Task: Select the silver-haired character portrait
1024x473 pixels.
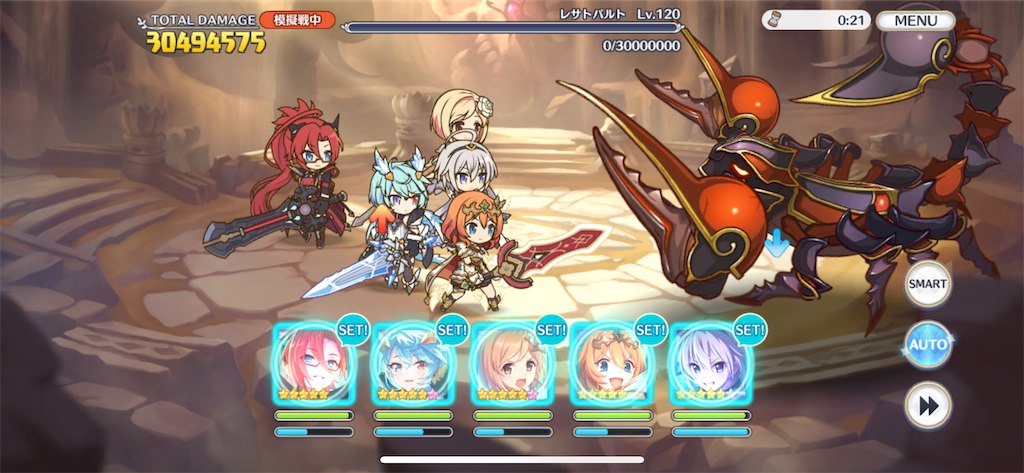Action: pos(709,363)
